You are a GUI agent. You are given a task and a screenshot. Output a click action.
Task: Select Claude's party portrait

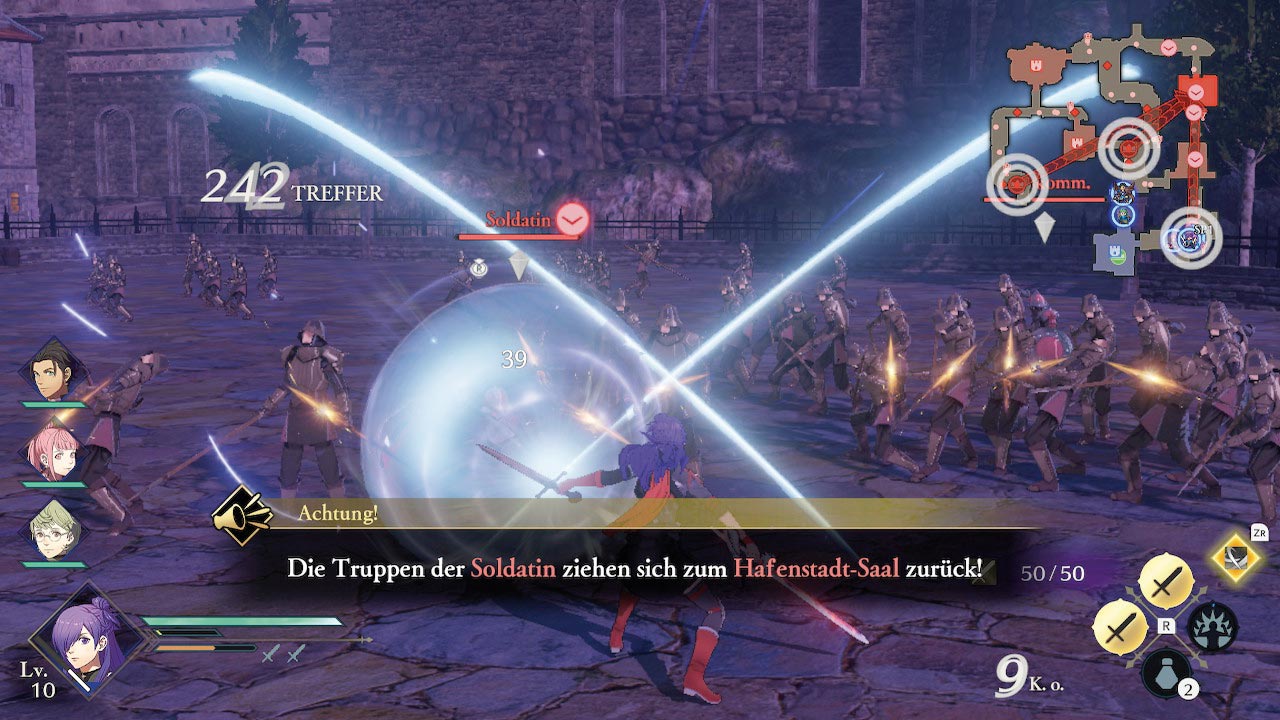point(54,372)
